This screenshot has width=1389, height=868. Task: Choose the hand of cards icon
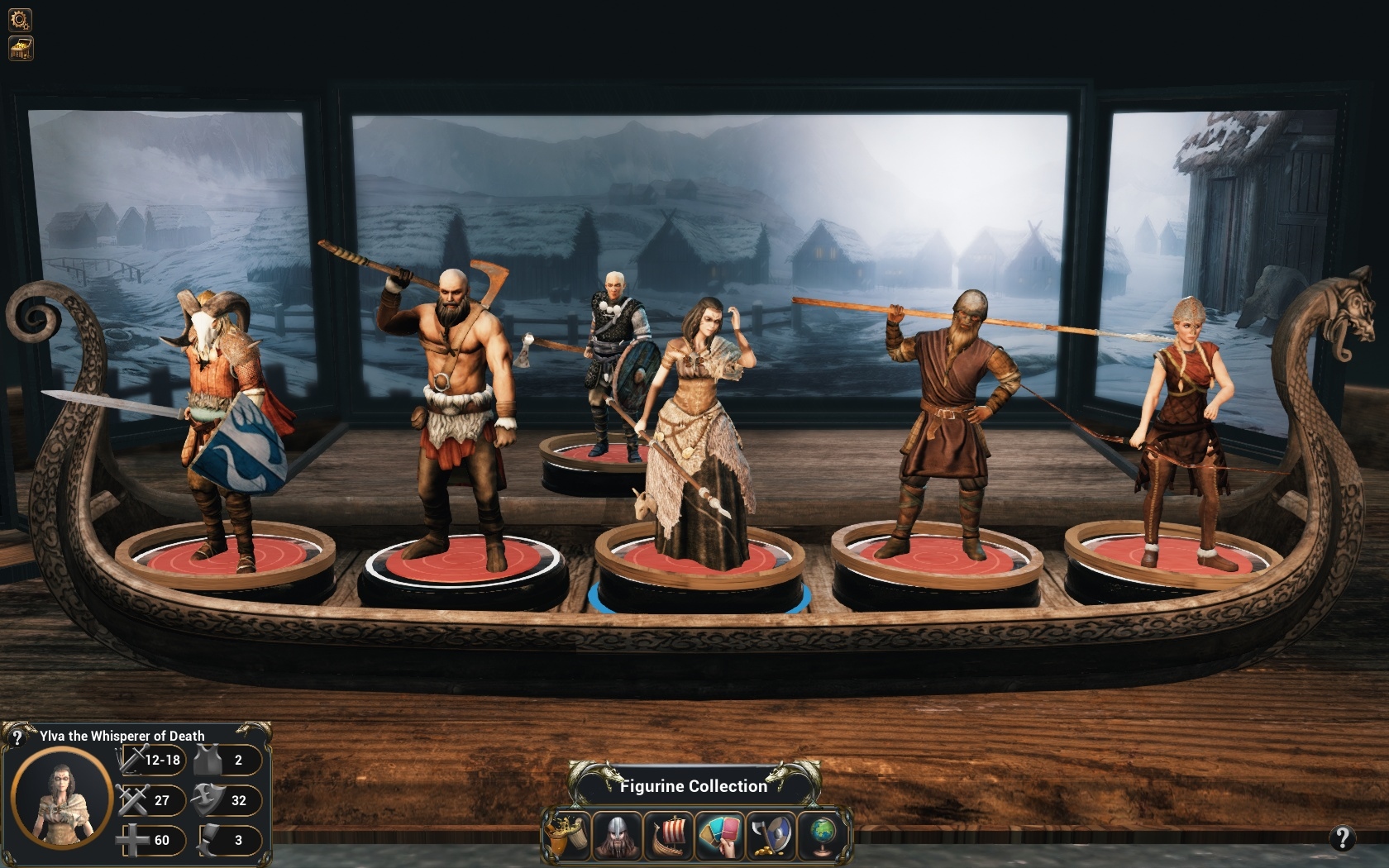[x=720, y=835]
